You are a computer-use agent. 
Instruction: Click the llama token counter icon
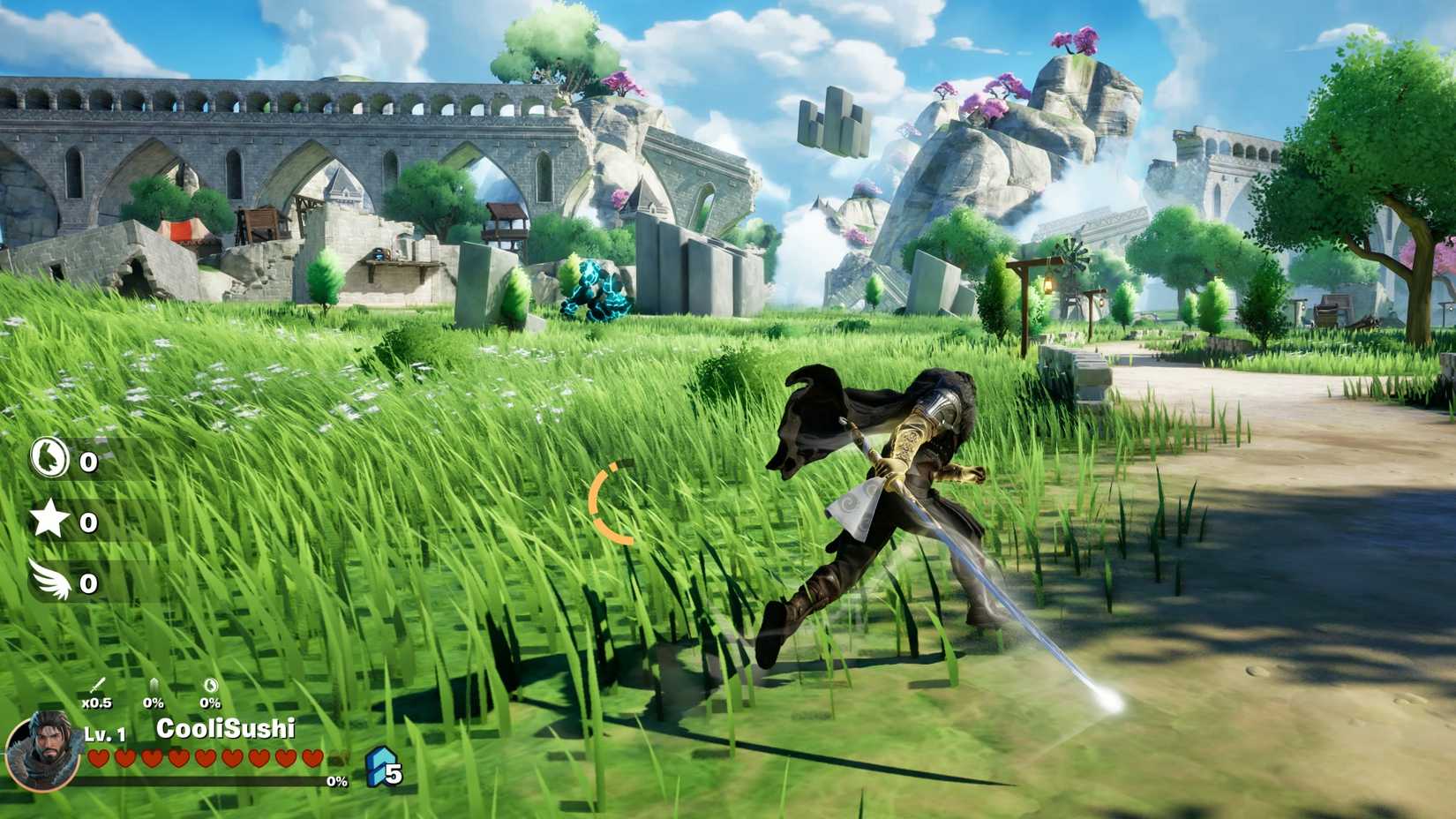click(x=49, y=457)
